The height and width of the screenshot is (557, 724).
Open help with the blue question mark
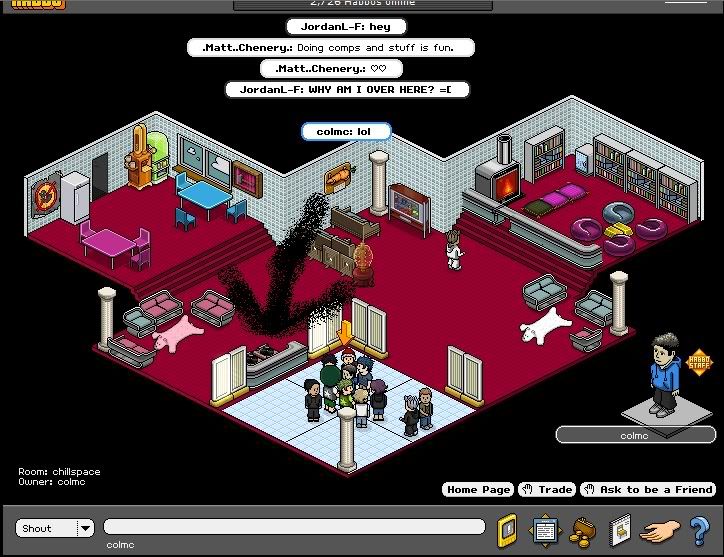(x=698, y=528)
